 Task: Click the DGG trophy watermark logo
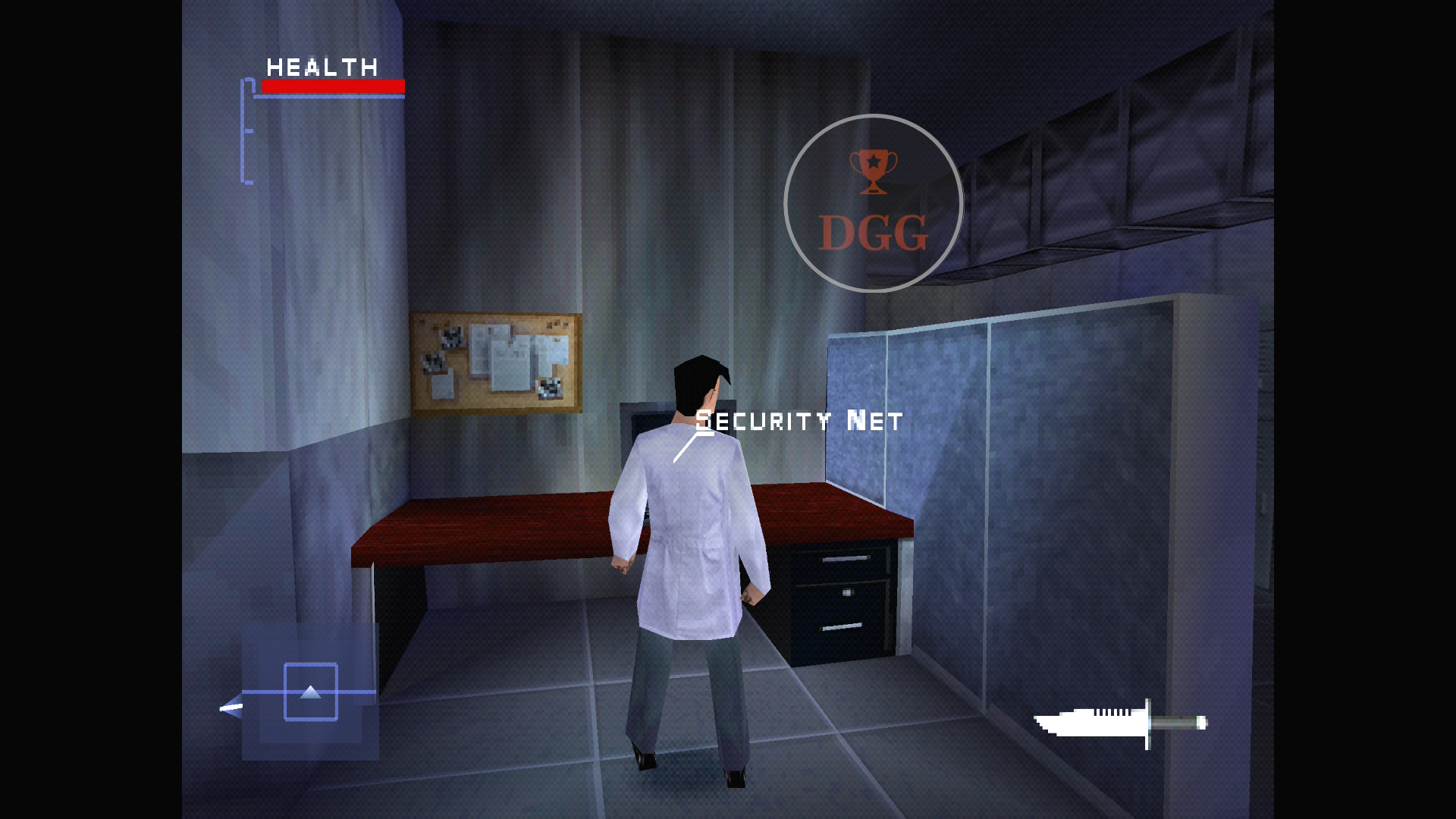[x=873, y=203]
